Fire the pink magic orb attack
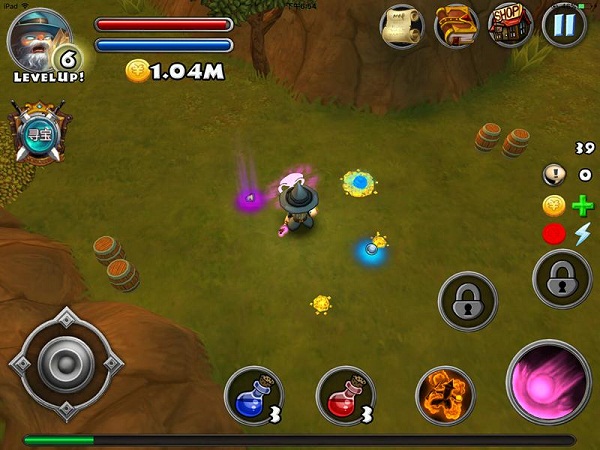Screen dimensions: 600x450 tap(548, 382)
